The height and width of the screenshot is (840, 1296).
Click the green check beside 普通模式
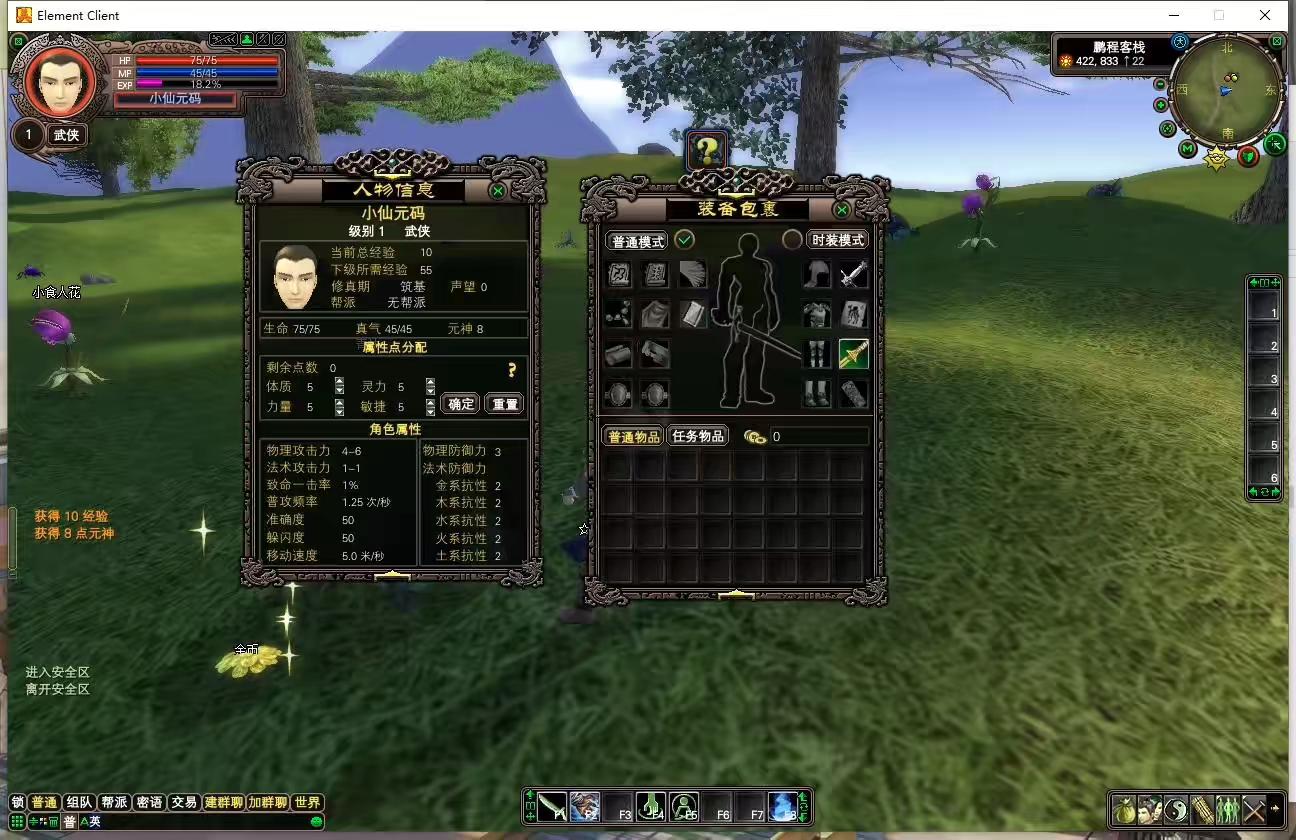click(685, 240)
